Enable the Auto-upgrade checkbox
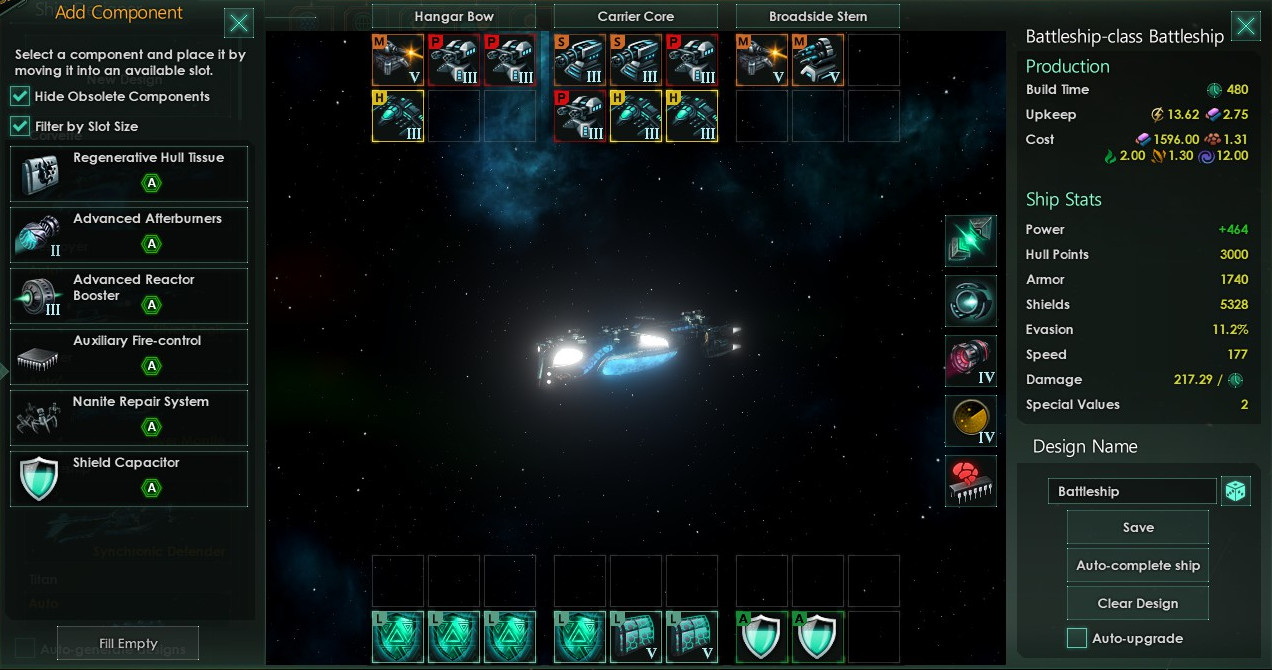This screenshot has height=670, width=1272. click(x=1077, y=638)
